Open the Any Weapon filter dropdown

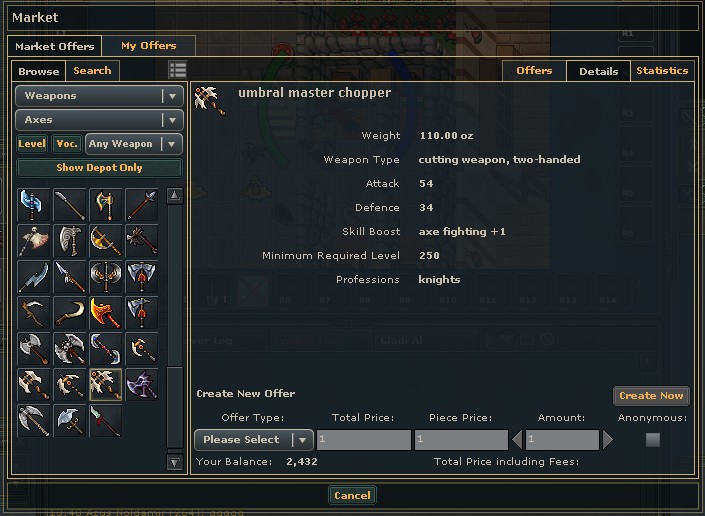click(133, 144)
